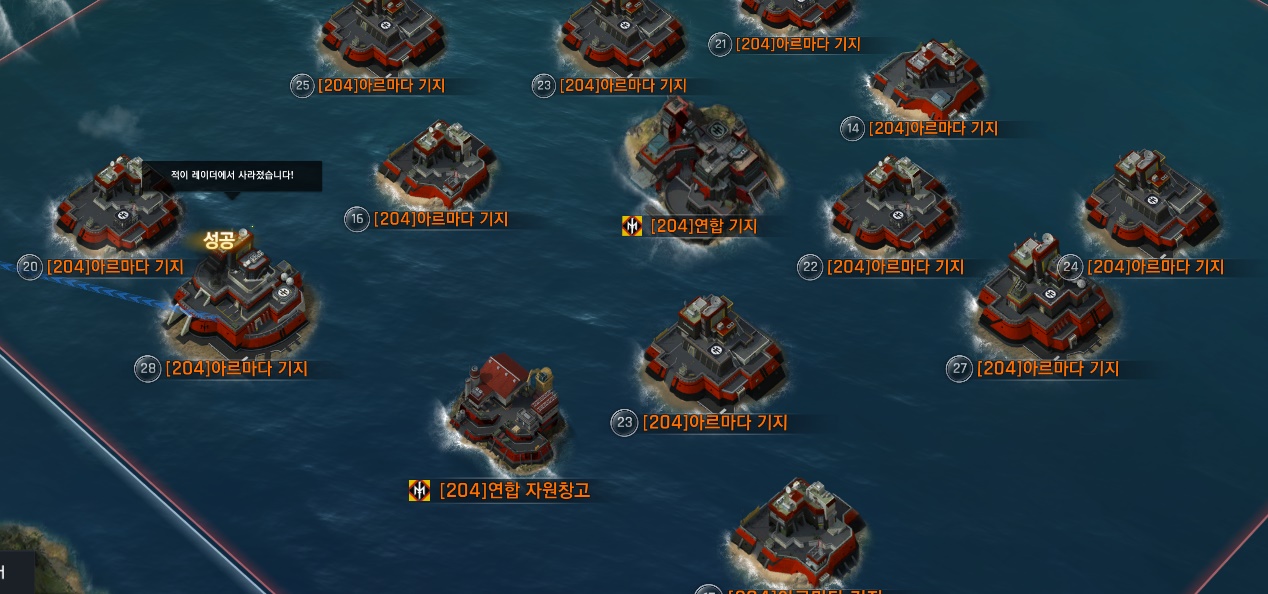
Task: Select the level 21 아르마다 기지 base
Action: pos(797,12)
